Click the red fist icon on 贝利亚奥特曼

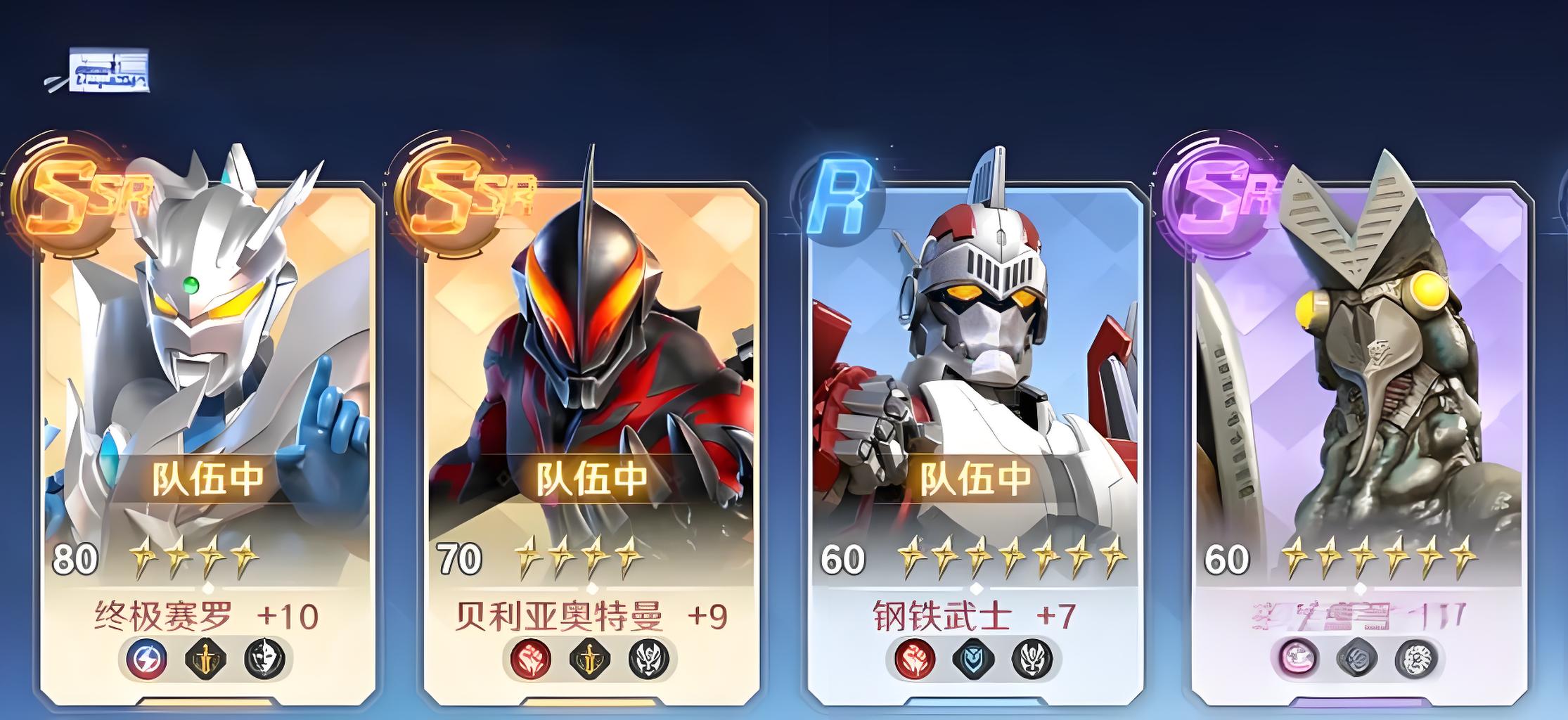tap(531, 660)
